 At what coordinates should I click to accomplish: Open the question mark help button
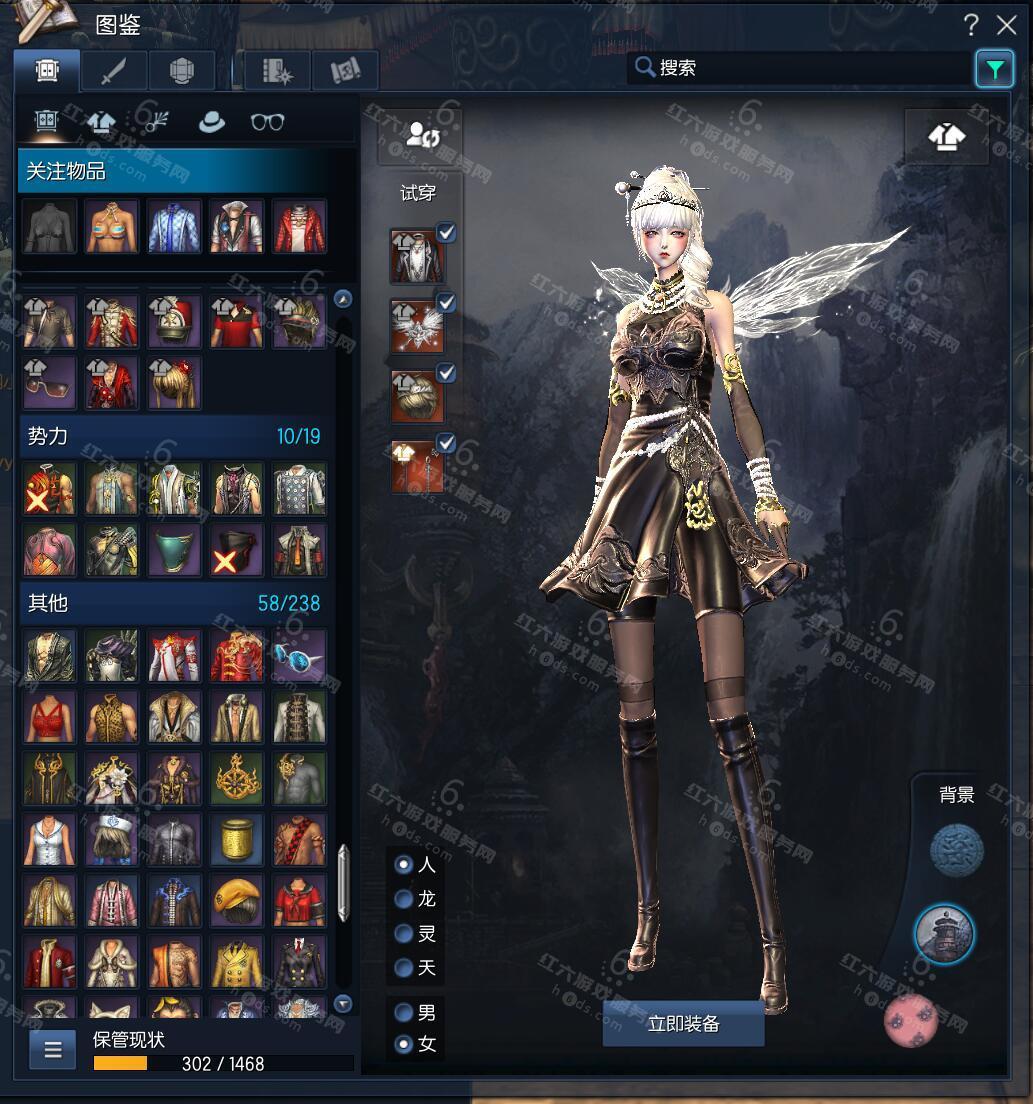(971, 25)
